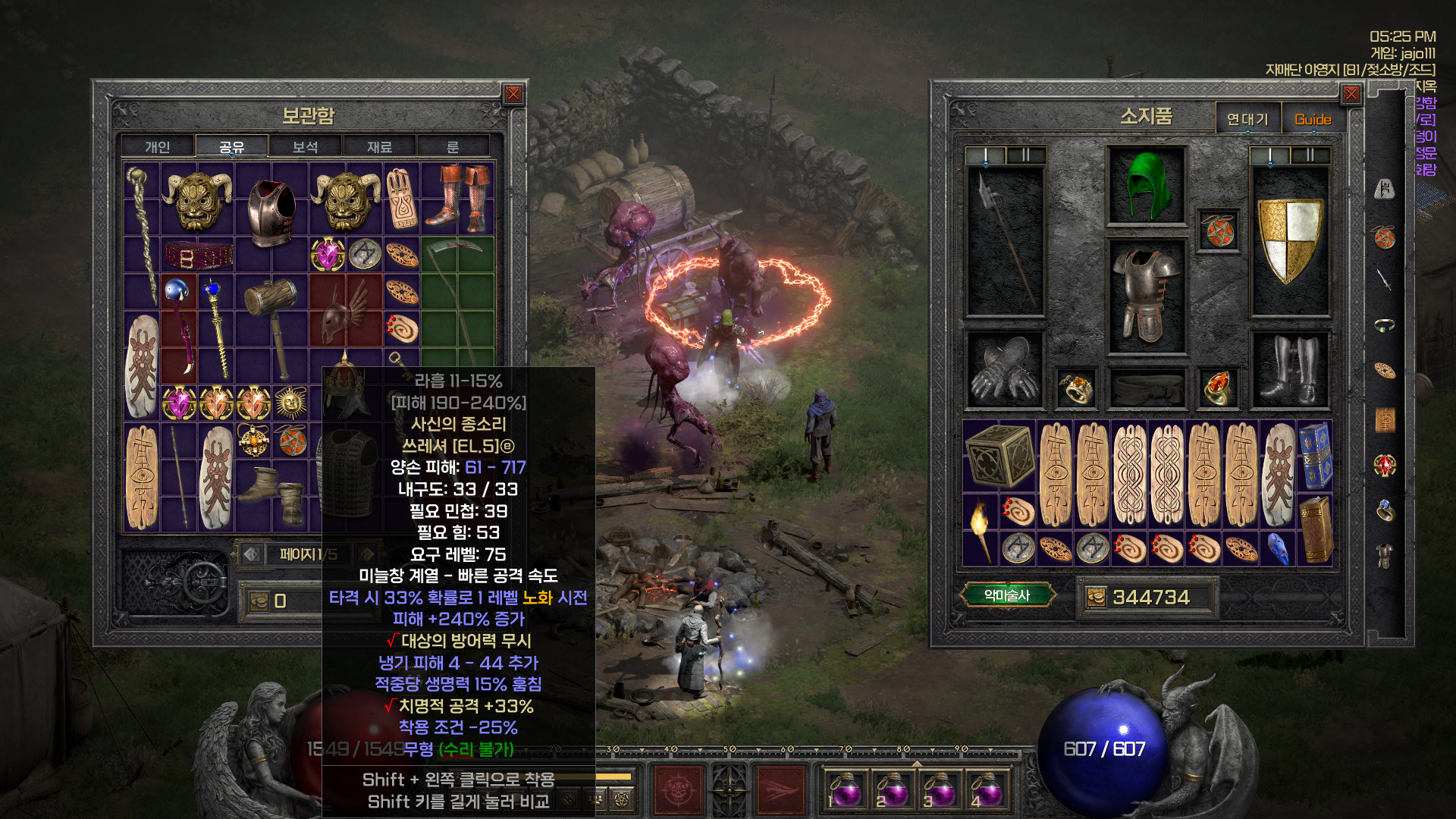Viewport: 1456px width, 819px height.
Task: Select the equipped gauntlets slot
Action: point(1005,369)
